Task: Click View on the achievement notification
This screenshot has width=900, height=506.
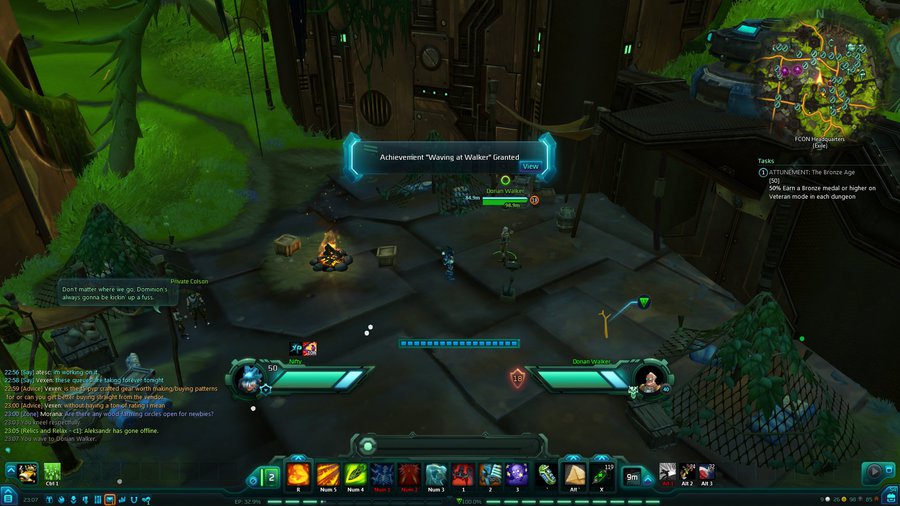Action: click(x=530, y=166)
